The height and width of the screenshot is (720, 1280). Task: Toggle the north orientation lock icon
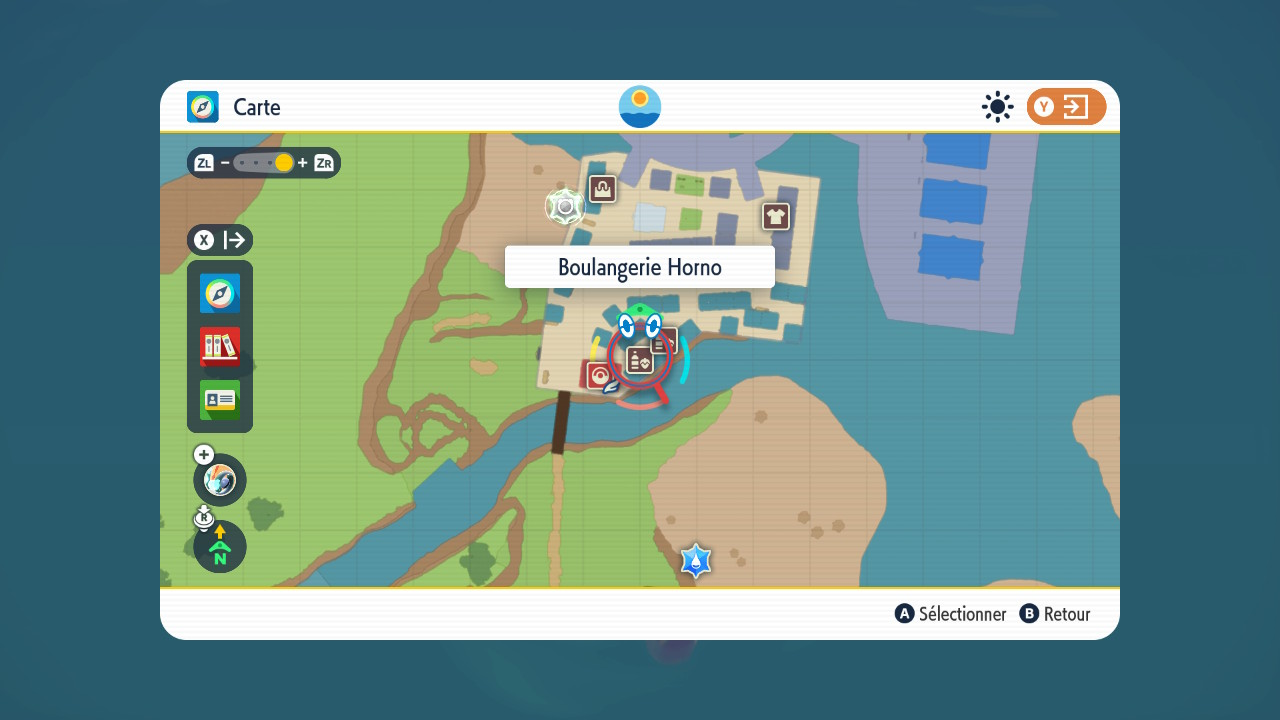tap(220, 548)
